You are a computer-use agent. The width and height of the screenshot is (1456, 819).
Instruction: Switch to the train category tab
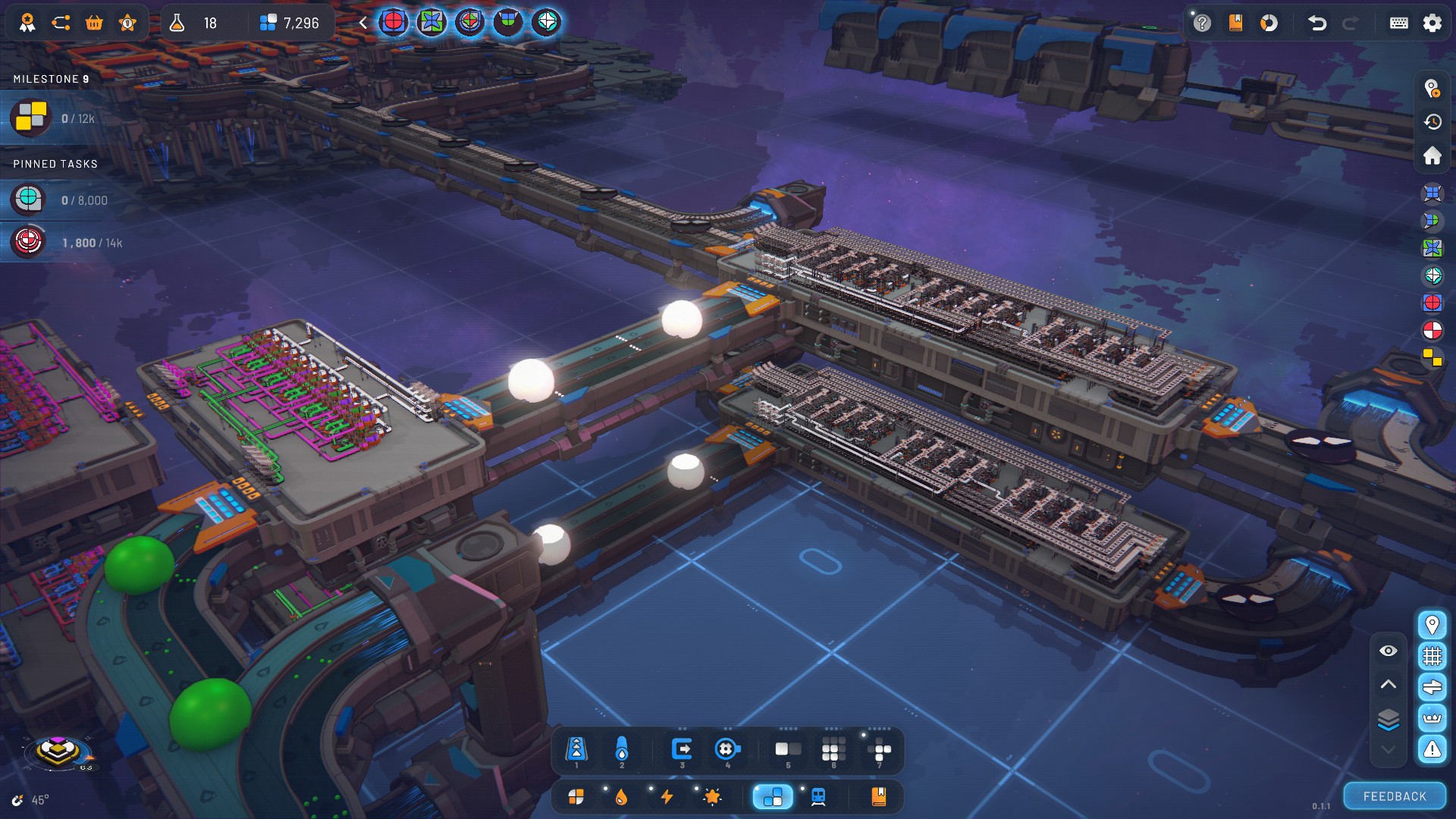818,797
